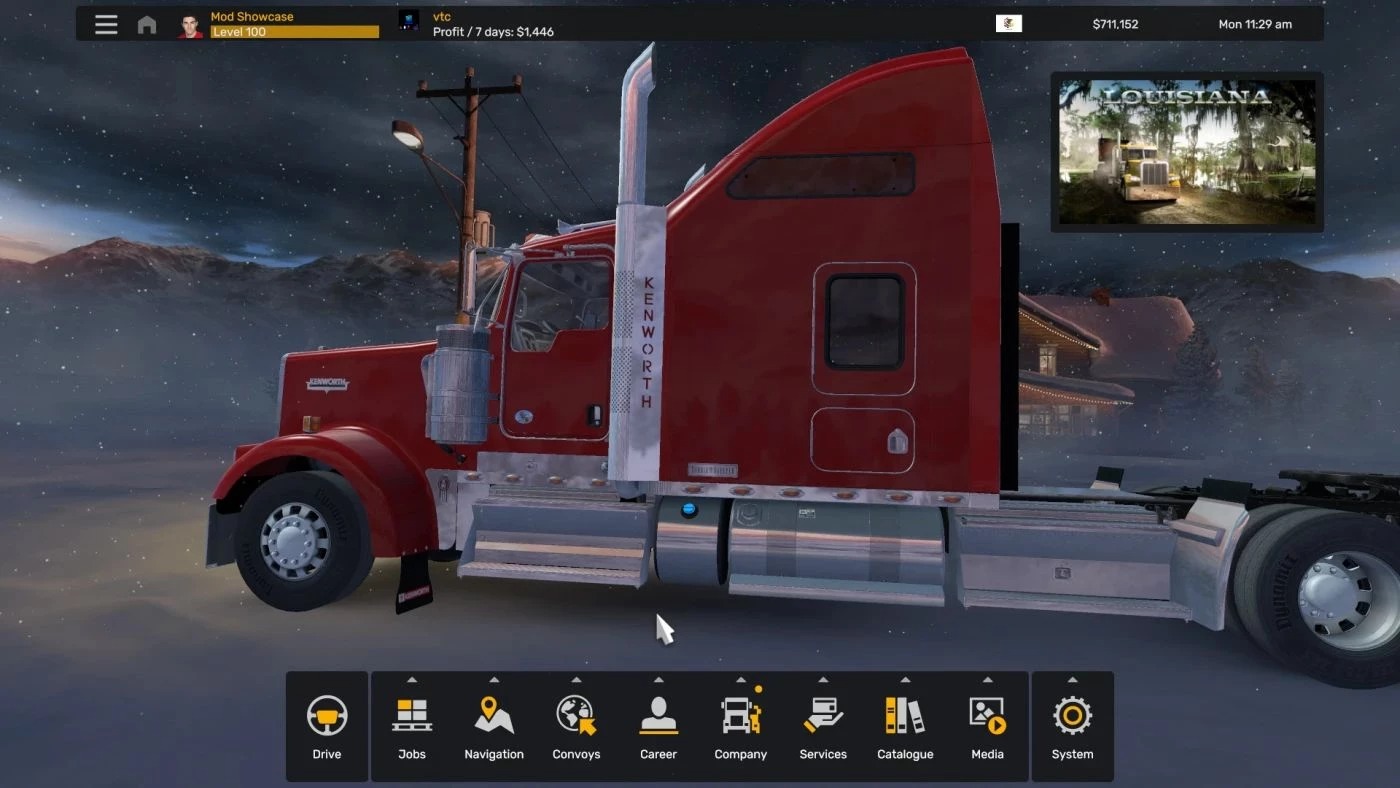Image resolution: width=1400 pixels, height=788 pixels.
Task: Open the Navigation menu
Action: [x=494, y=726]
